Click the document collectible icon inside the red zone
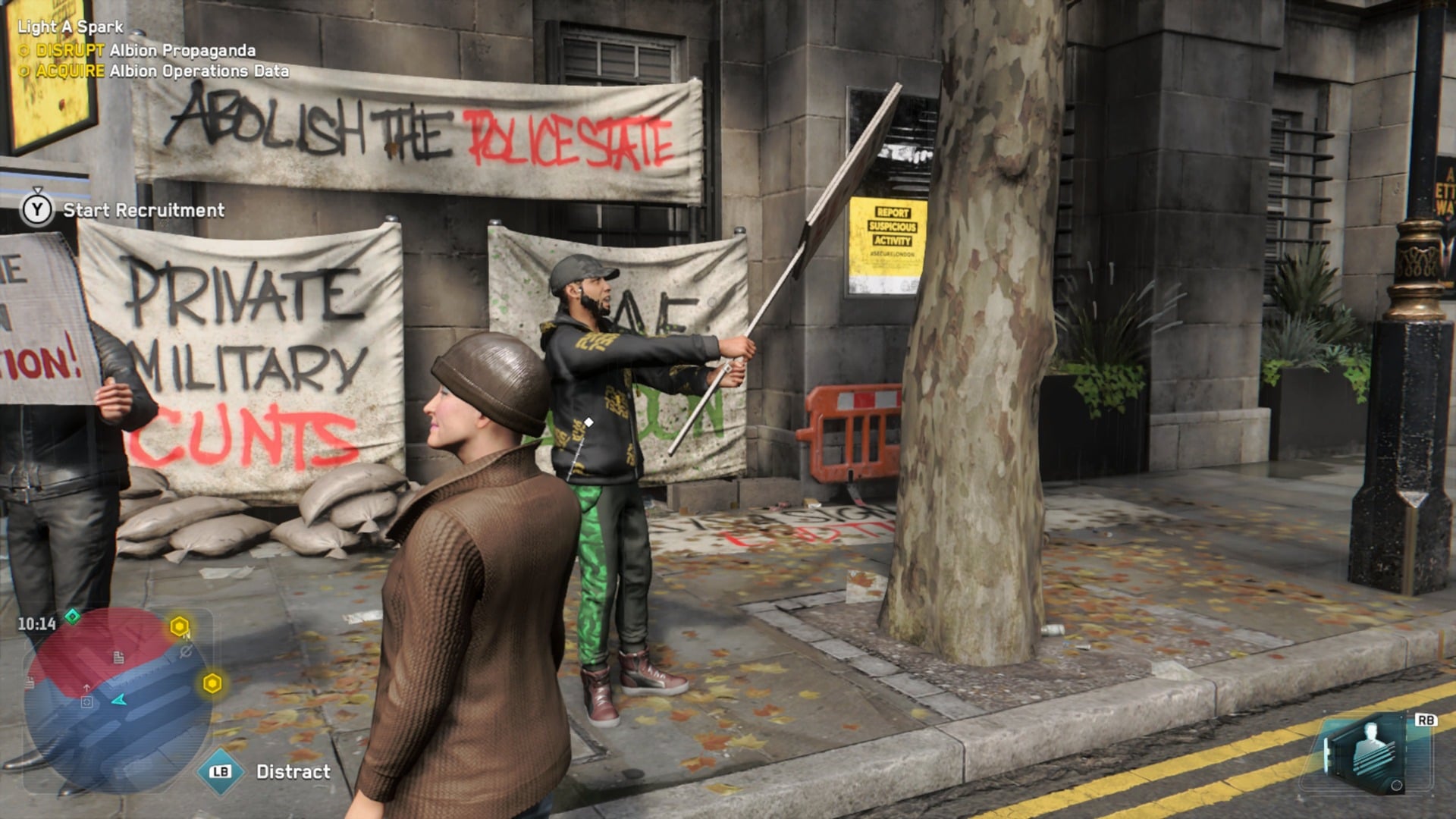 pos(119,658)
